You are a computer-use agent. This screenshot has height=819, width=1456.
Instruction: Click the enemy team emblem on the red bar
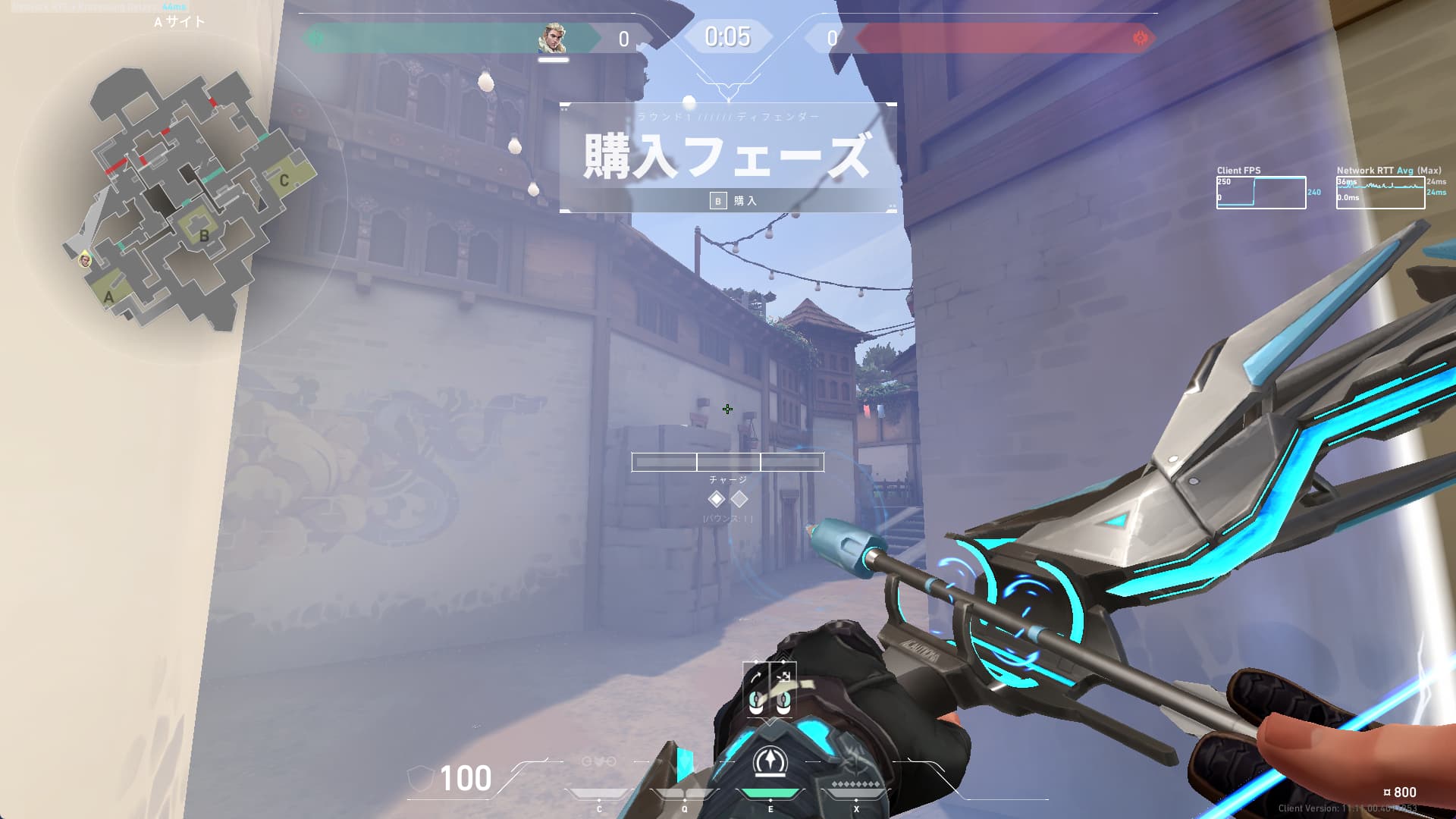click(1139, 36)
